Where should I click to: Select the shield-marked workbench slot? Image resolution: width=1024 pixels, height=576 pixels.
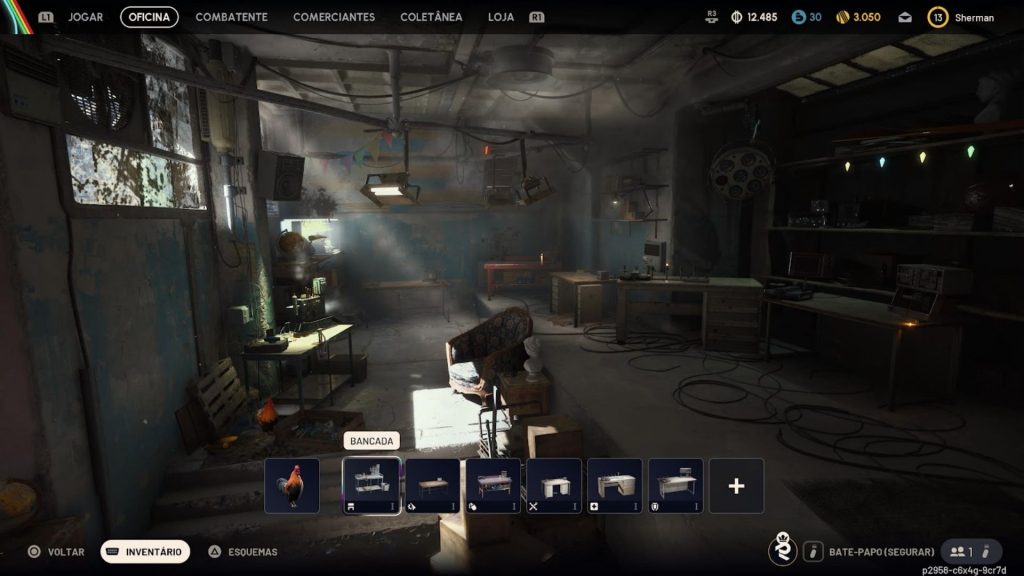tap(676, 486)
